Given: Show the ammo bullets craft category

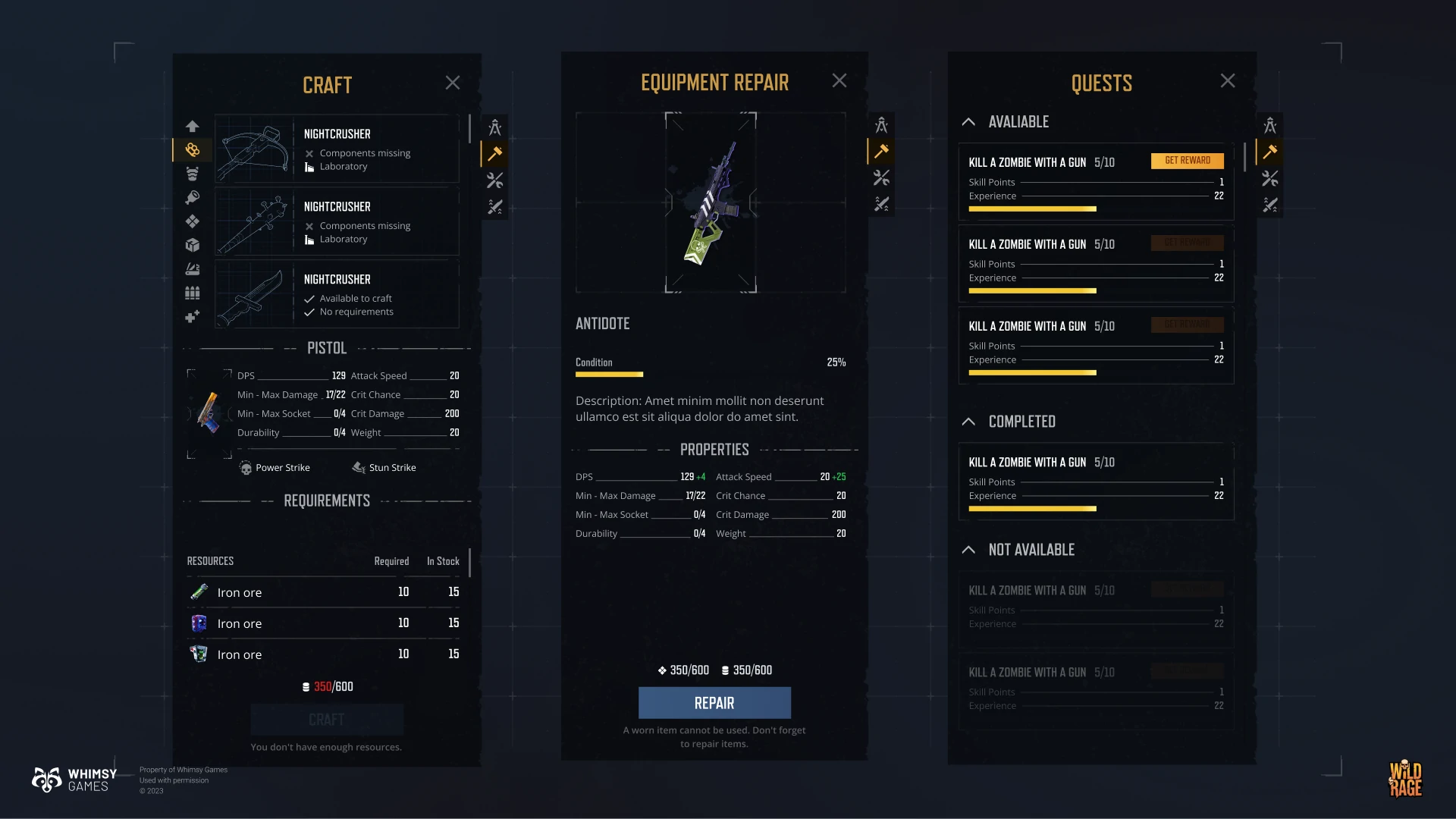Looking at the screenshot, I should pyautogui.click(x=193, y=293).
